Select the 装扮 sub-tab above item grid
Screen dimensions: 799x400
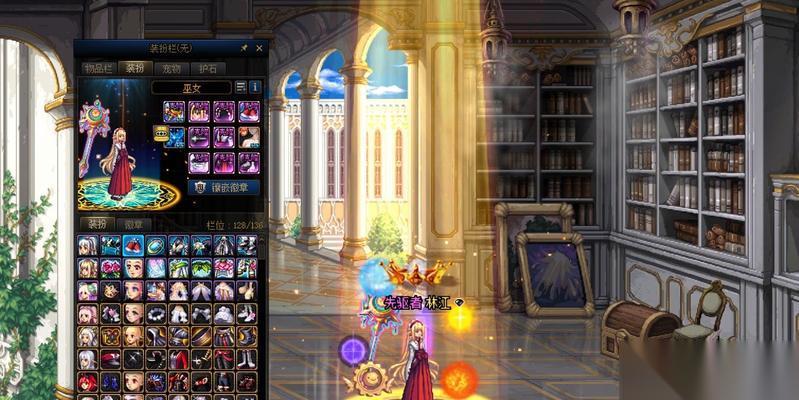click(98, 224)
